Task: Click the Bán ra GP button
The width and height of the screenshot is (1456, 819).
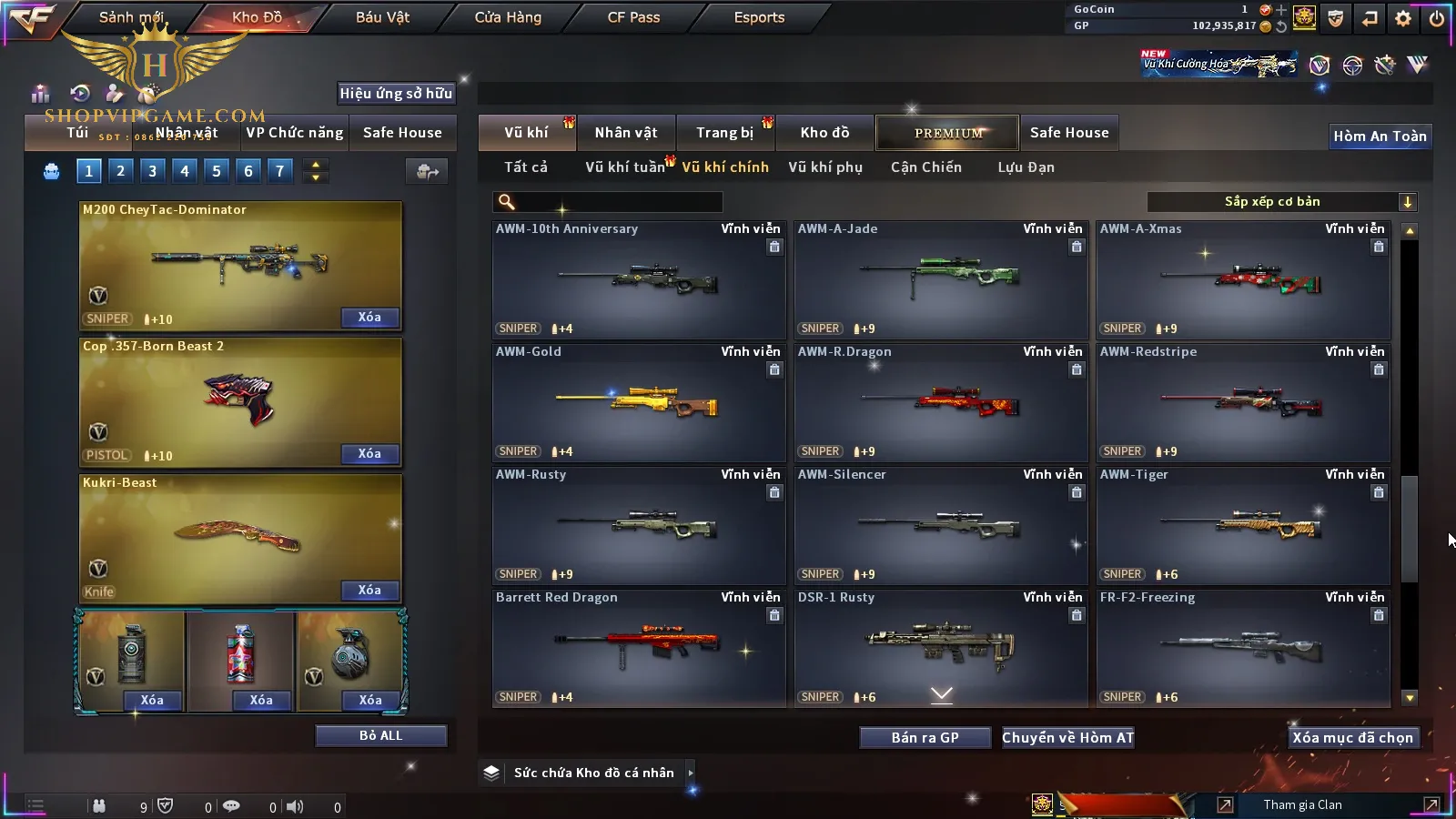Action: 925,738
